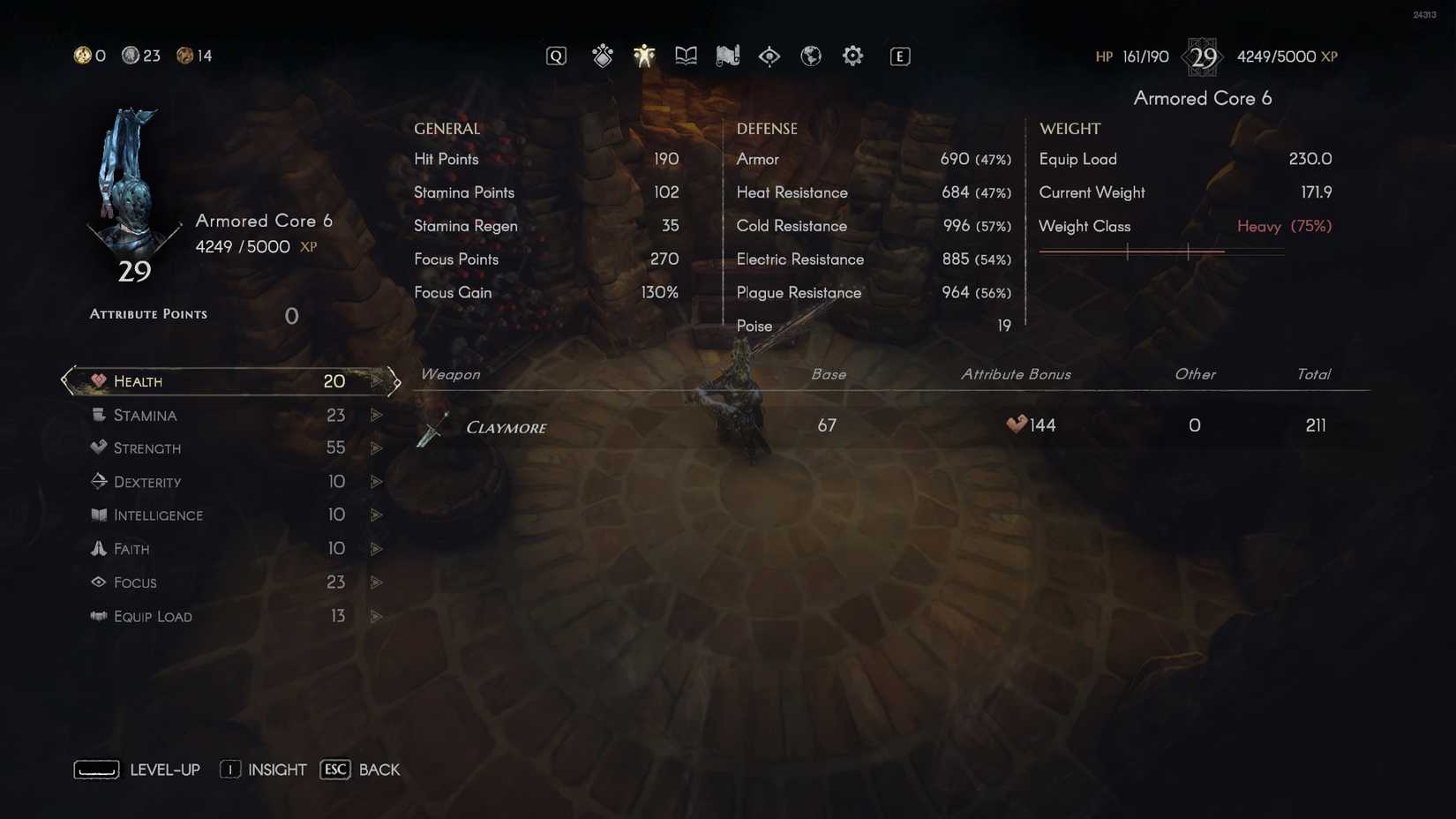Click the Equip Load stepper arrow
The image size is (1456, 819).
coord(377,616)
